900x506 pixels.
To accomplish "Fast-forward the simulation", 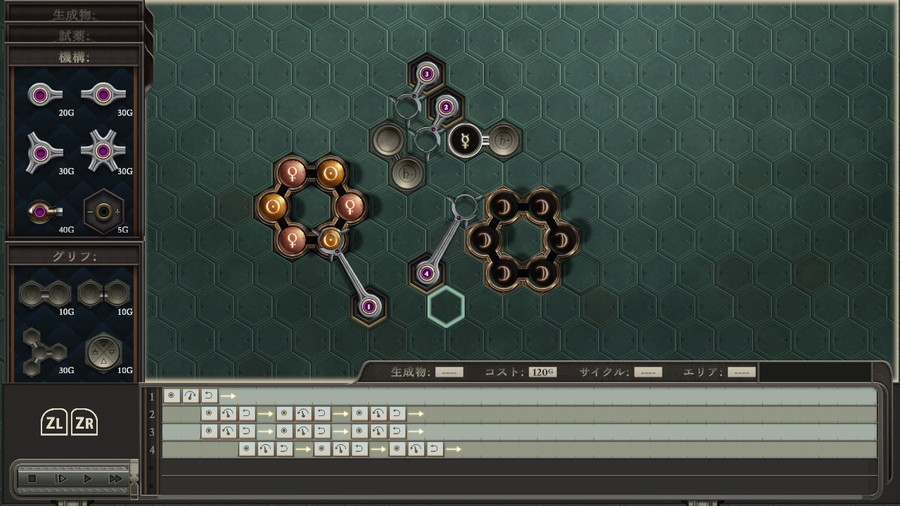I will pos(116,479).
